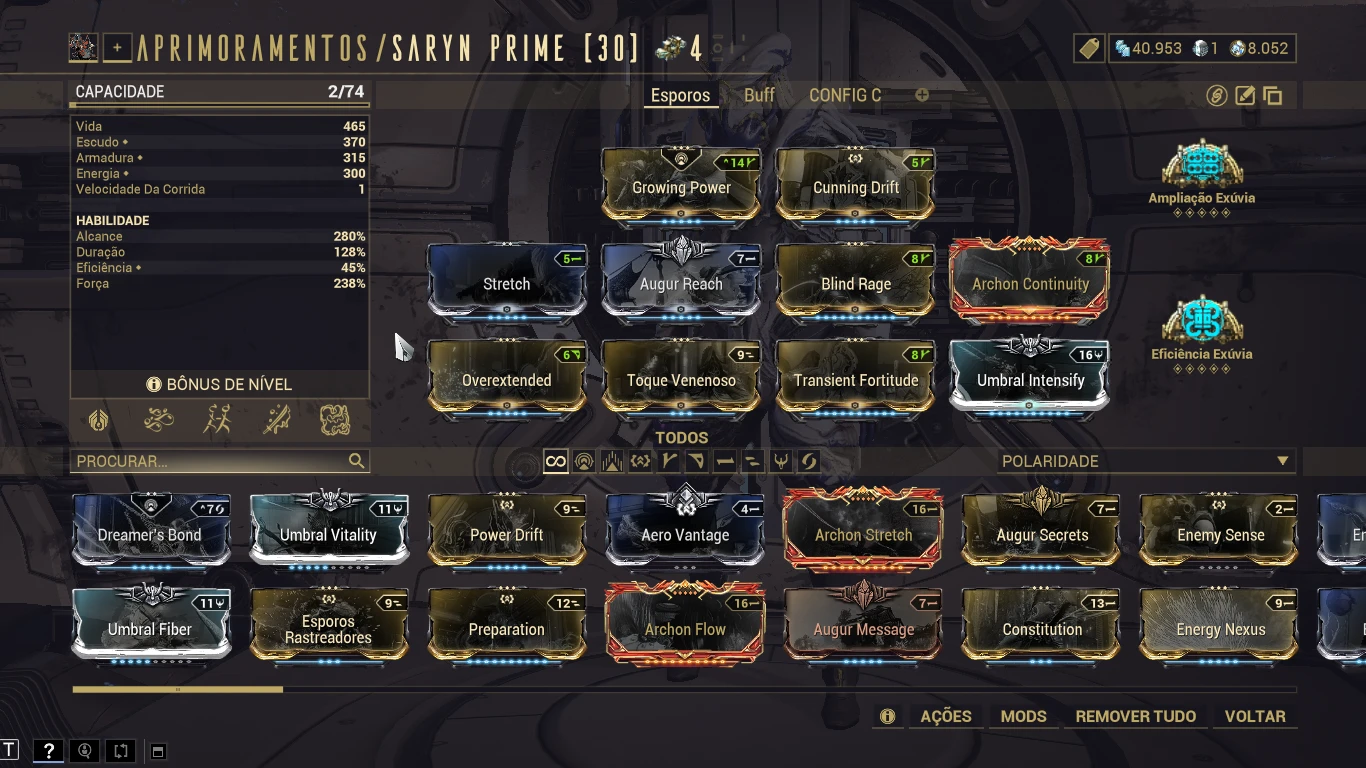Open the POLARIDADE sort dropdown
Screen dimensions: 1366x768
1145,461
